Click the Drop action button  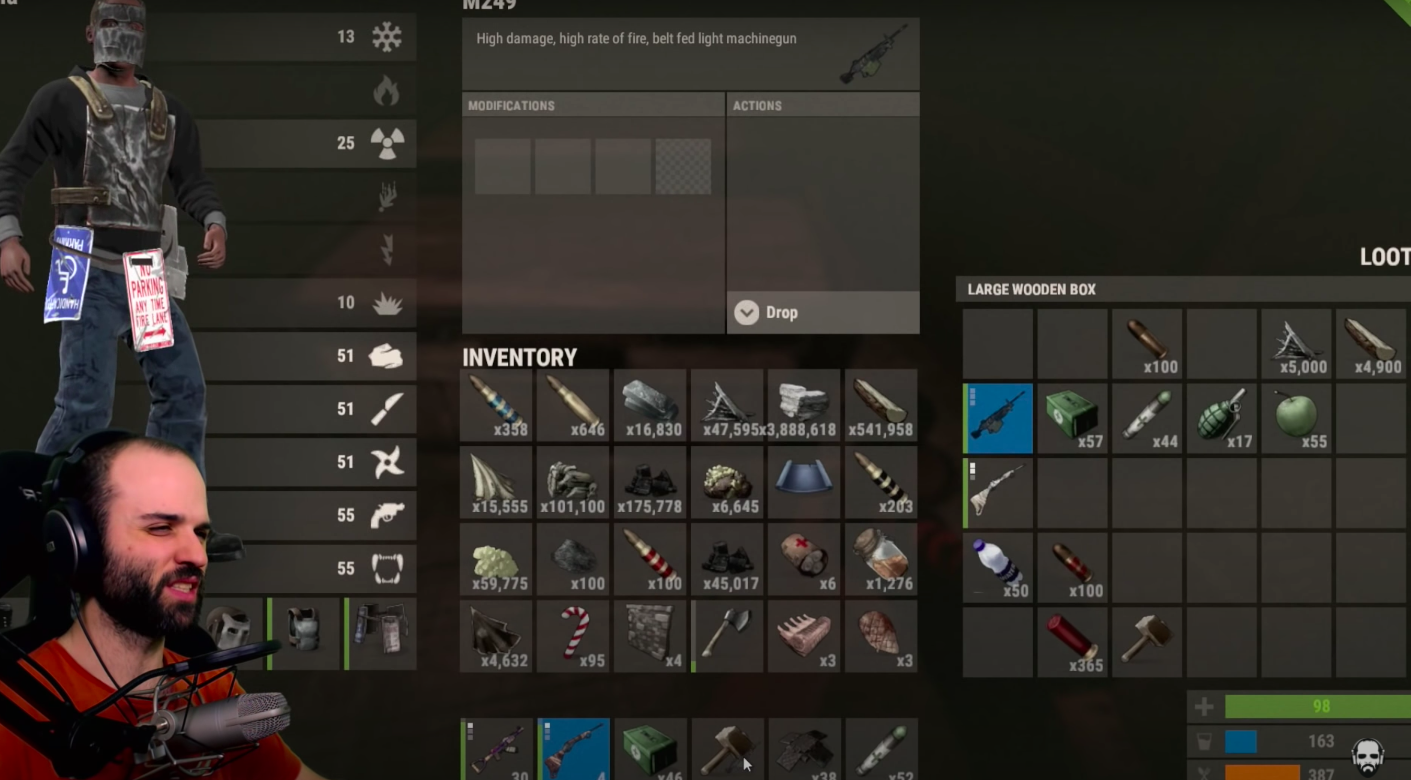coord(782,312)
